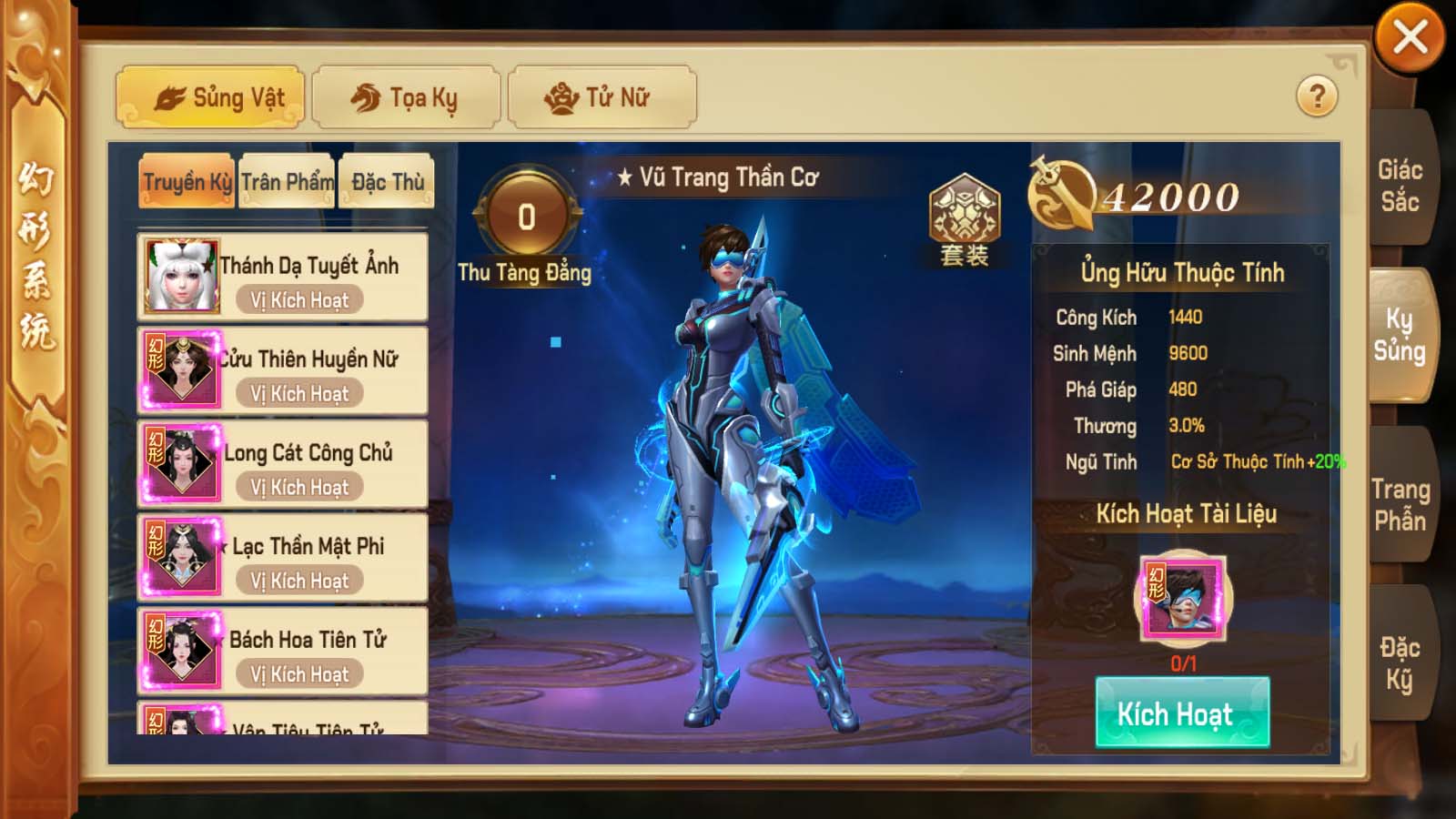Open the Tọa Kỵ tab
Image resolution: width=1456 pixels, height=819 pixels.
[x=406, y=96]
